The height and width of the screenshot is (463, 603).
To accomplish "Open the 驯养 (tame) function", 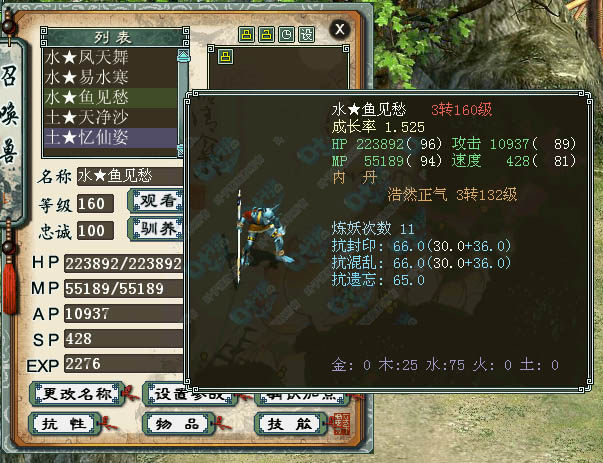I will tap(155, 231).
